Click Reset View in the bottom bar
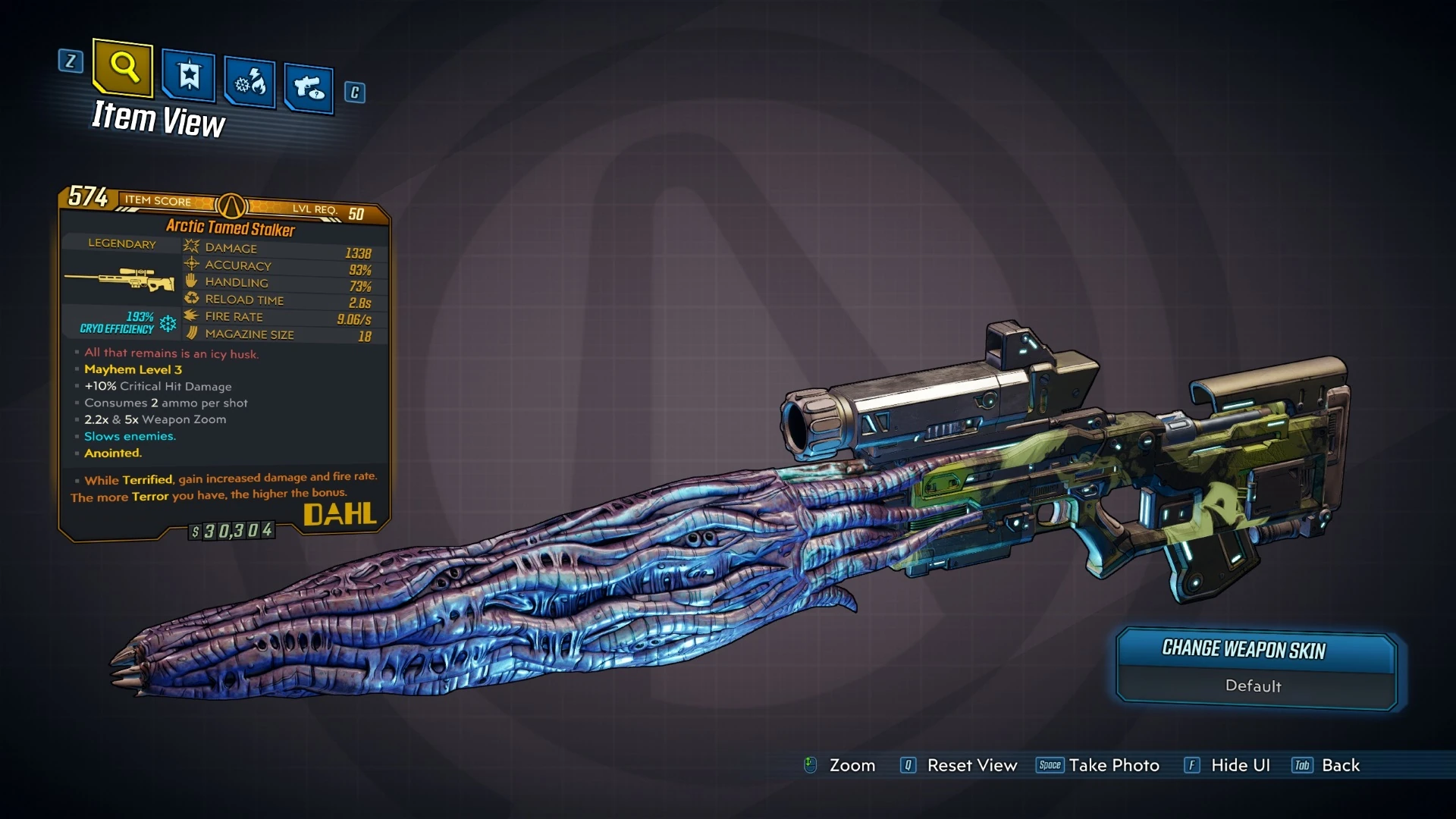Image resolution: width=1456 pixels, height=819 pixels. tap(971, 765)
